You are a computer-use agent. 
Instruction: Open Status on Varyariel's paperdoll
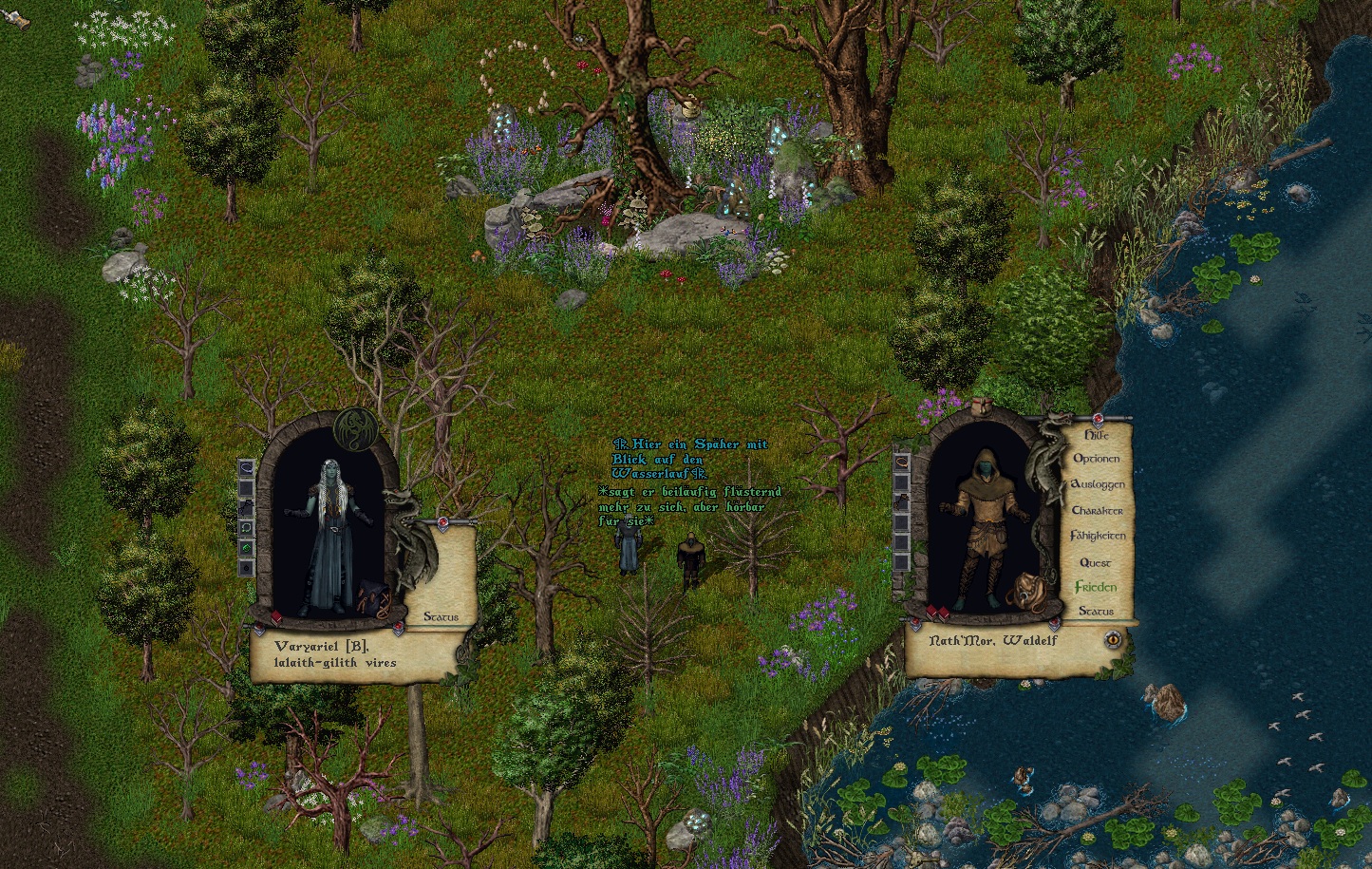(441, 617)
